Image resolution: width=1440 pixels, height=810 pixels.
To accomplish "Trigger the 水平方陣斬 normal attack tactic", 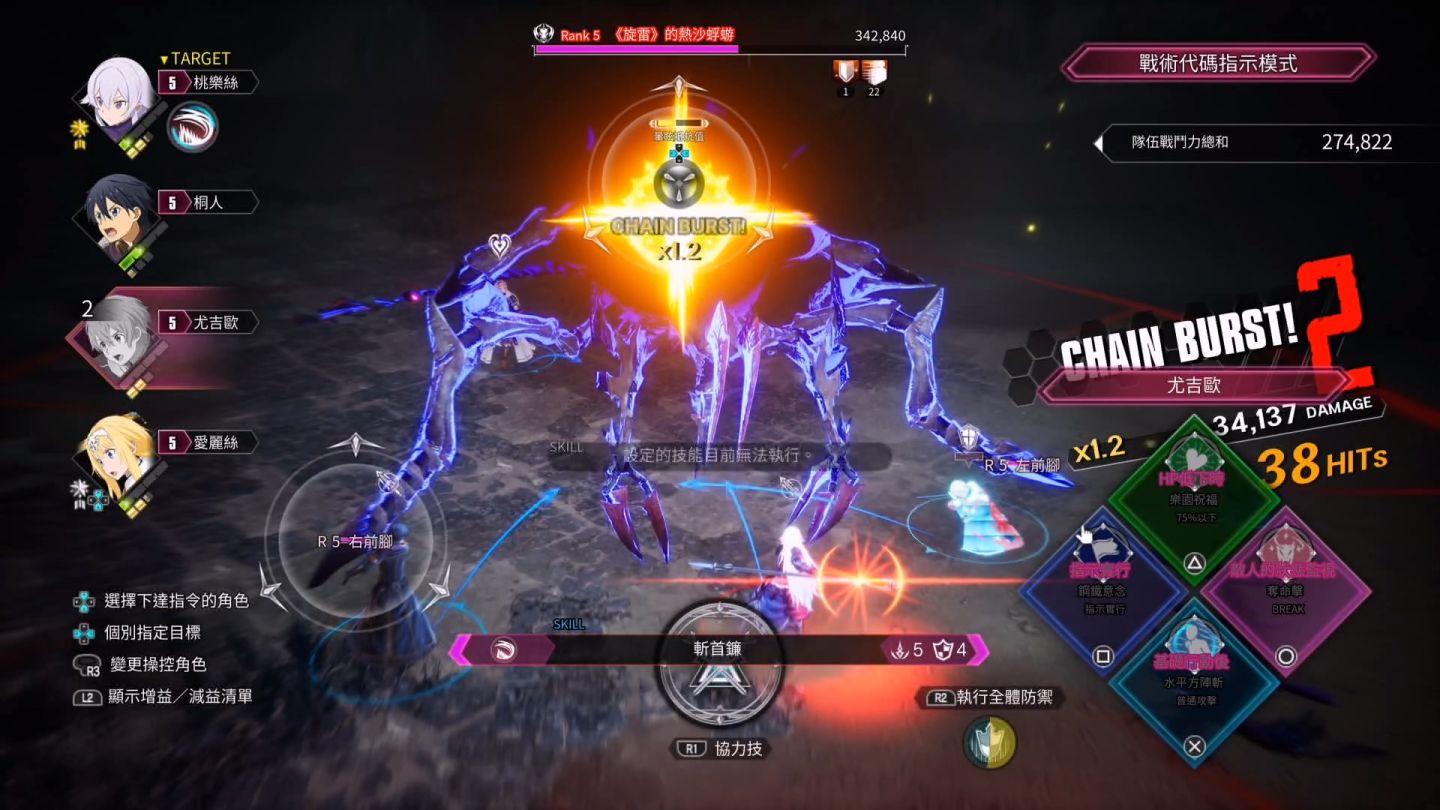I will click(x=1194, y=682).
